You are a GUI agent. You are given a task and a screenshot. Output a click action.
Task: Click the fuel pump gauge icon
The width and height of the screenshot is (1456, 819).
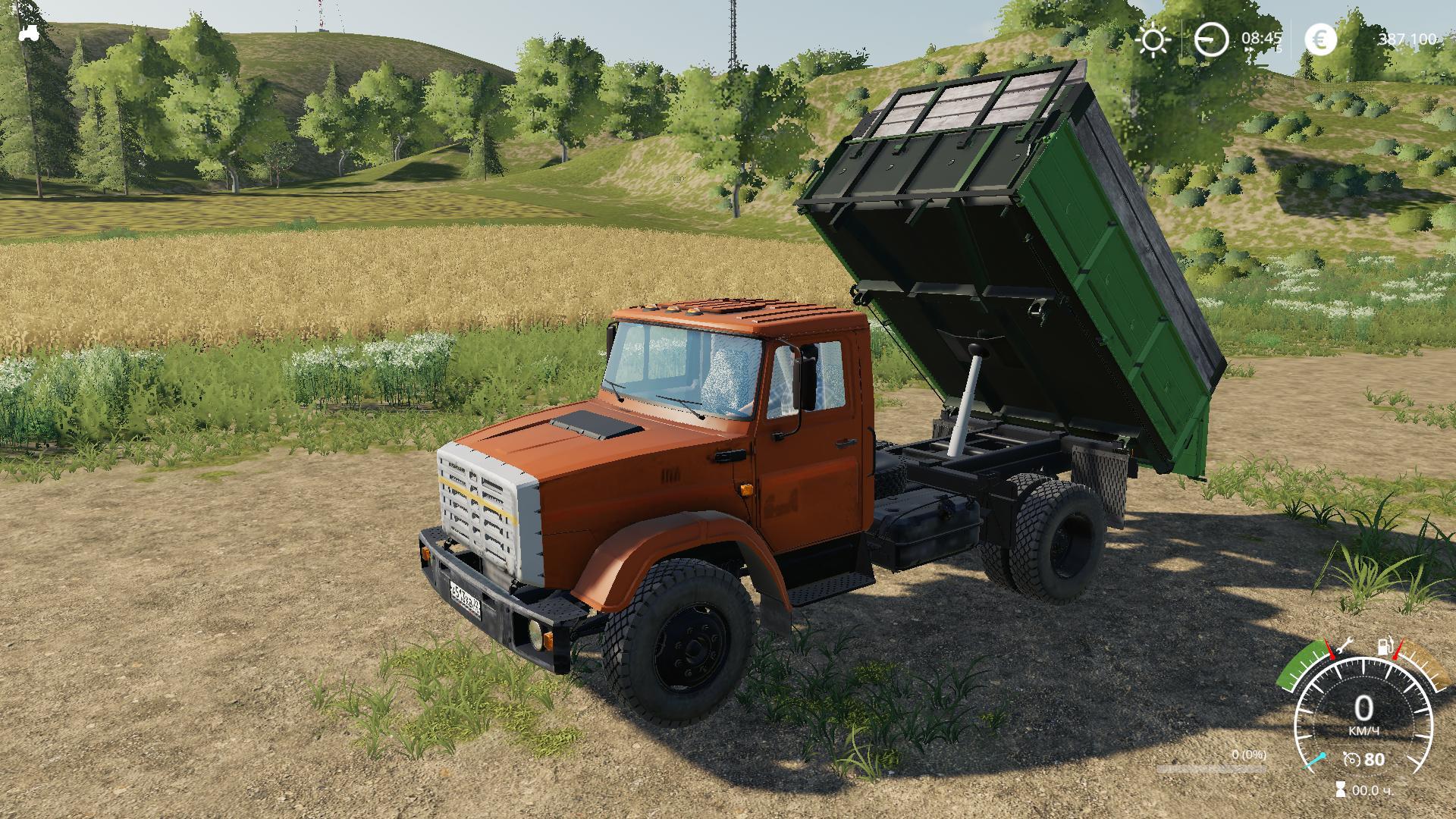point(1385,648)
